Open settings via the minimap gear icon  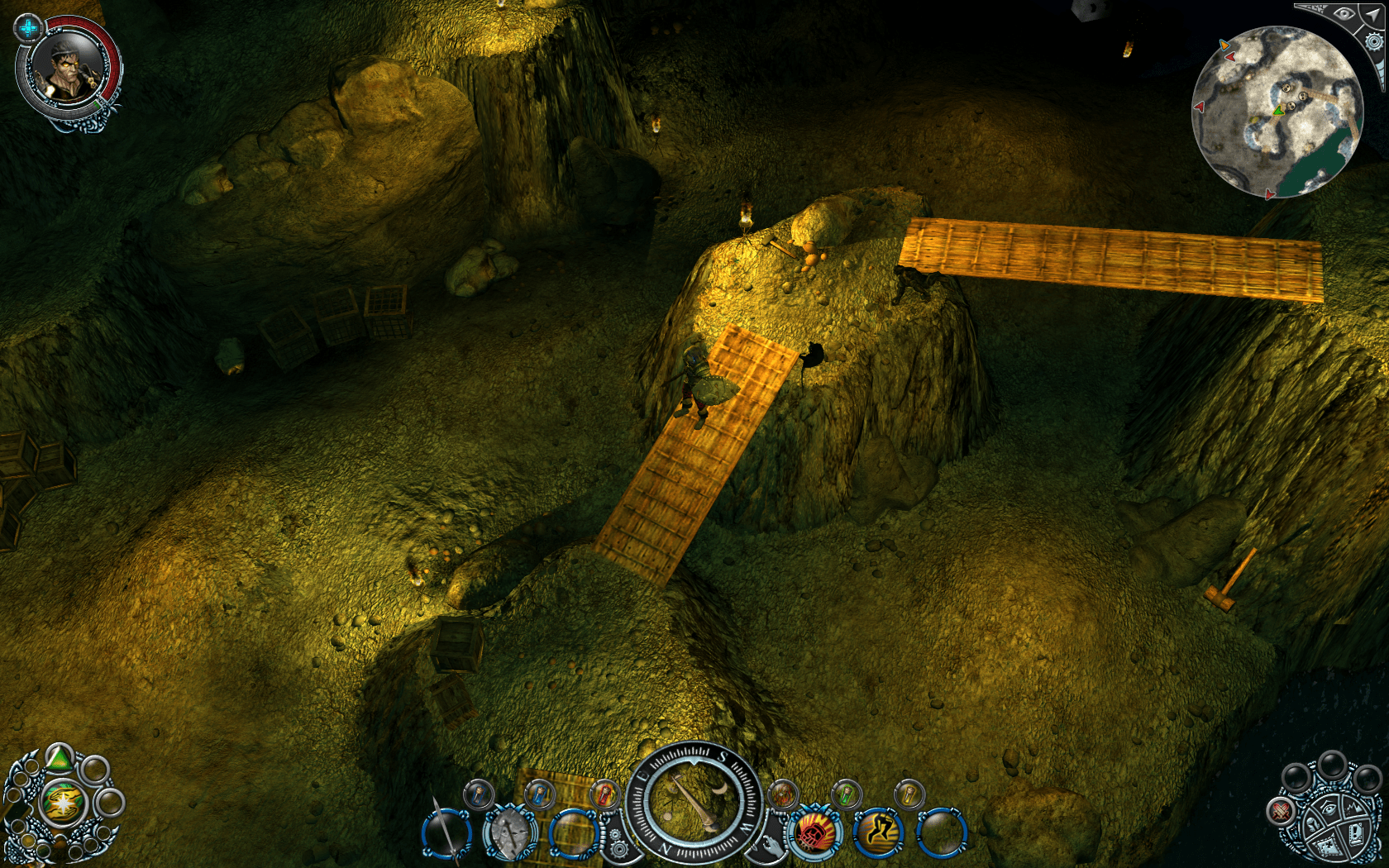point(1374,42)
